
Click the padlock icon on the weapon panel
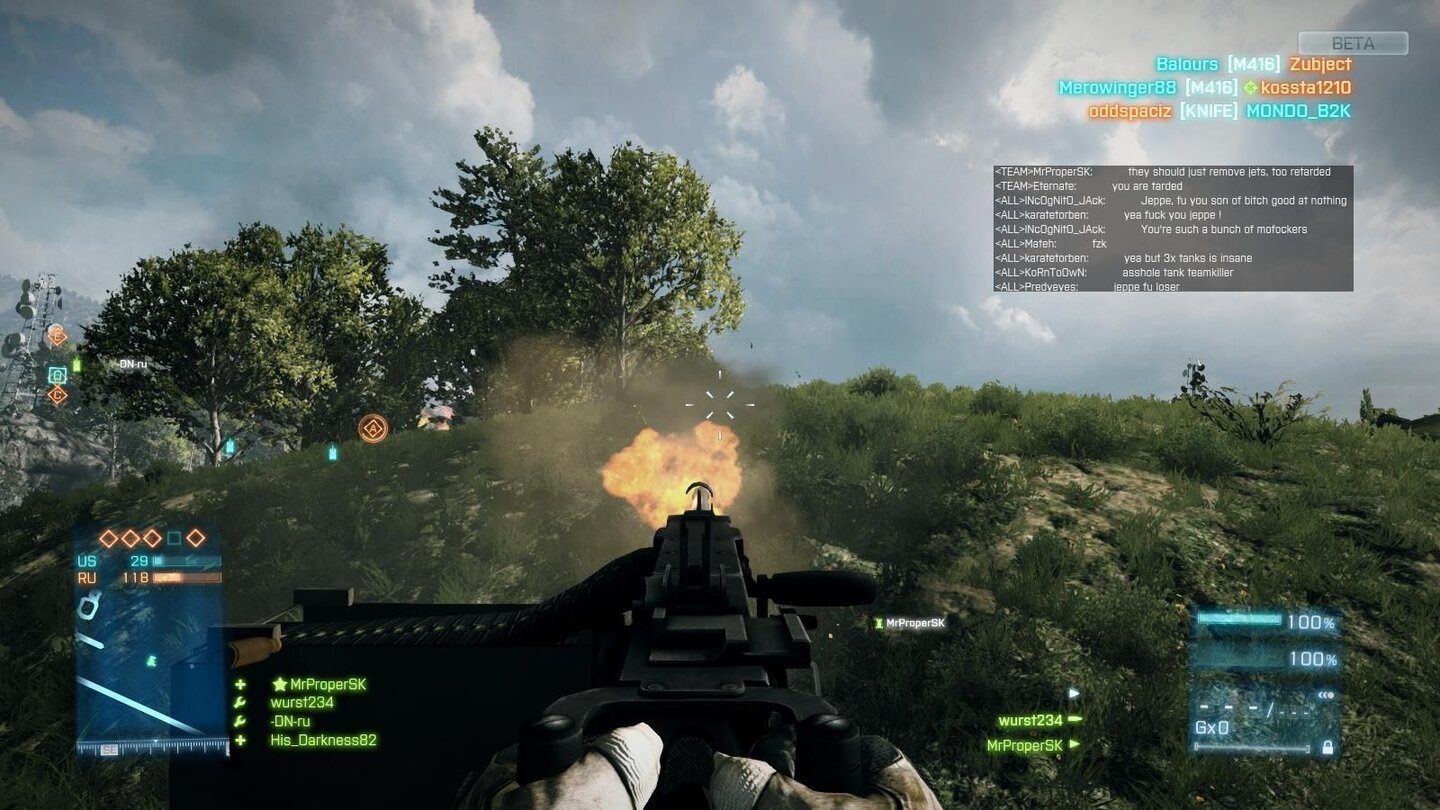[1328, 747]
